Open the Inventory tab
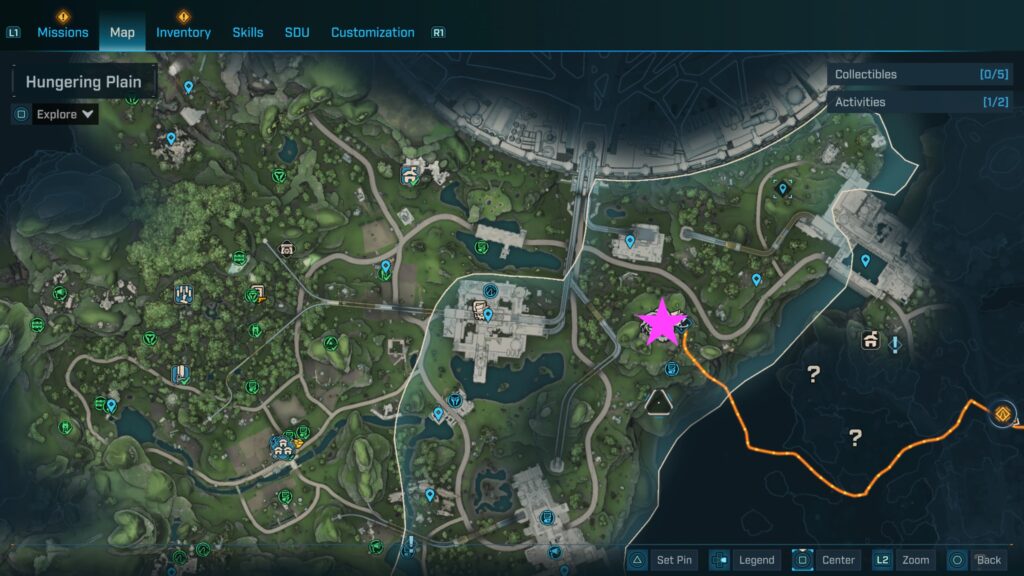The height and width of the screenshot is (576, 1024). pos(183,32)
